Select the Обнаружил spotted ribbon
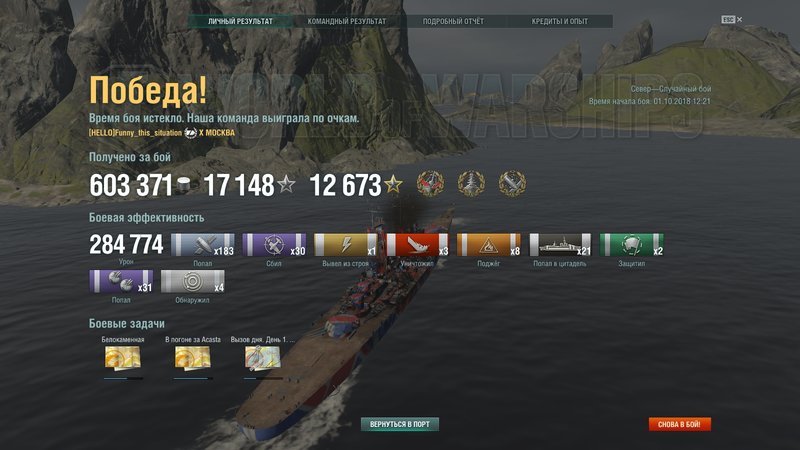This screenshot has width=800, height=450. [x=193, y=281]
